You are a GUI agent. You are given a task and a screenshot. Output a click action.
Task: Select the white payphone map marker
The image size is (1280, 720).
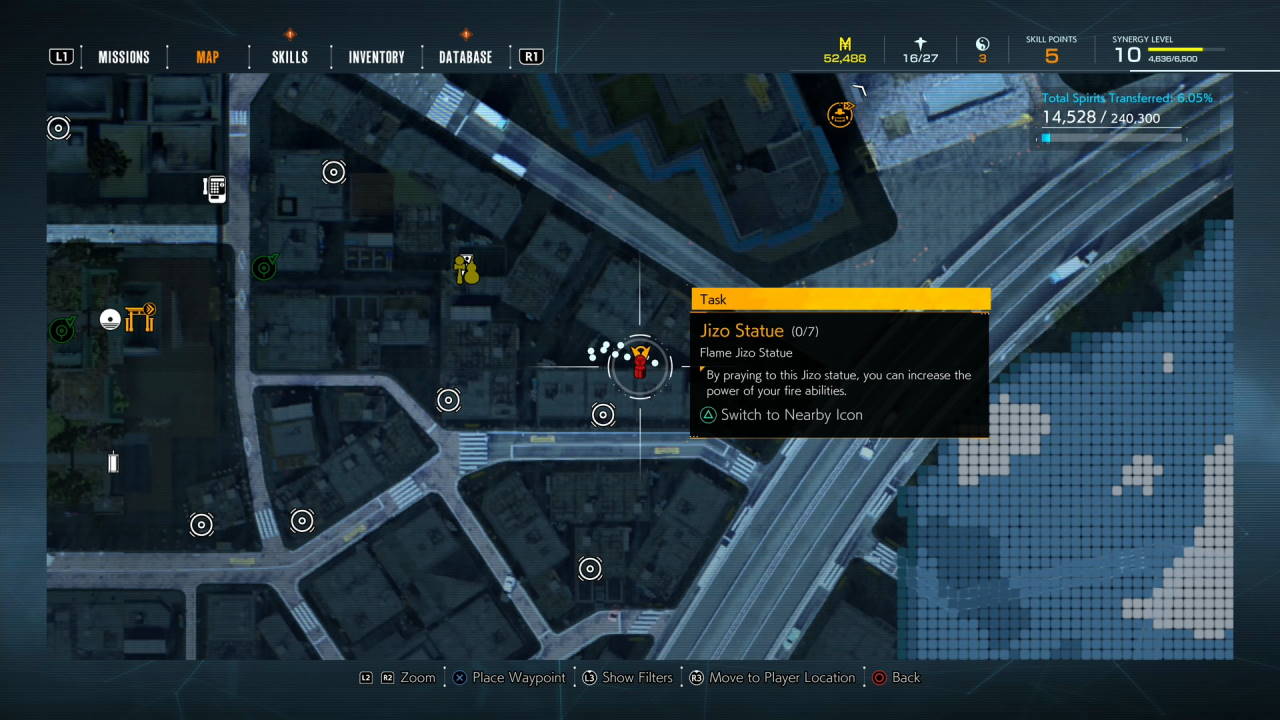215,188
